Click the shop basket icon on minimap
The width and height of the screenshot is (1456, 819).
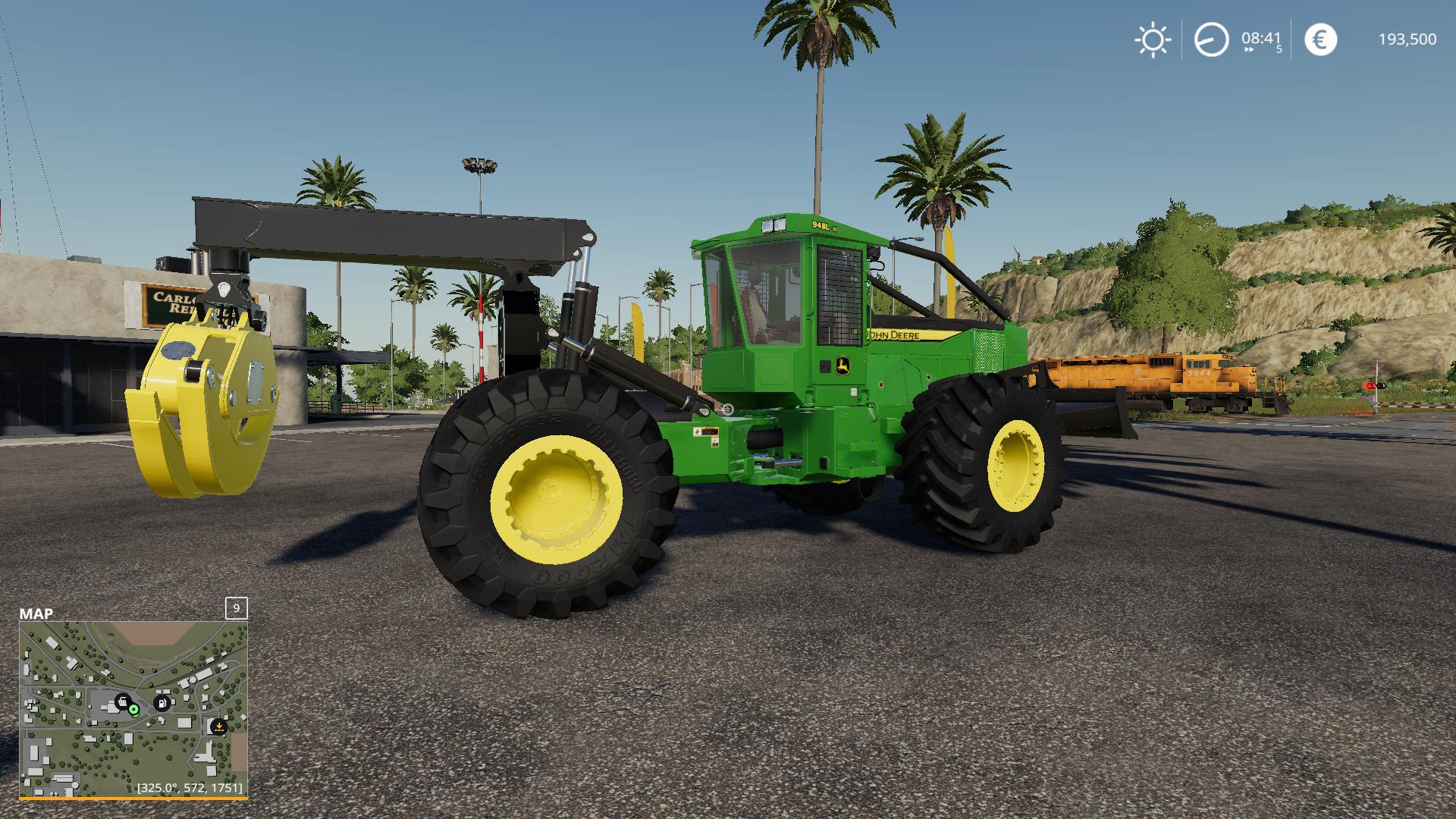coord(121,701)
